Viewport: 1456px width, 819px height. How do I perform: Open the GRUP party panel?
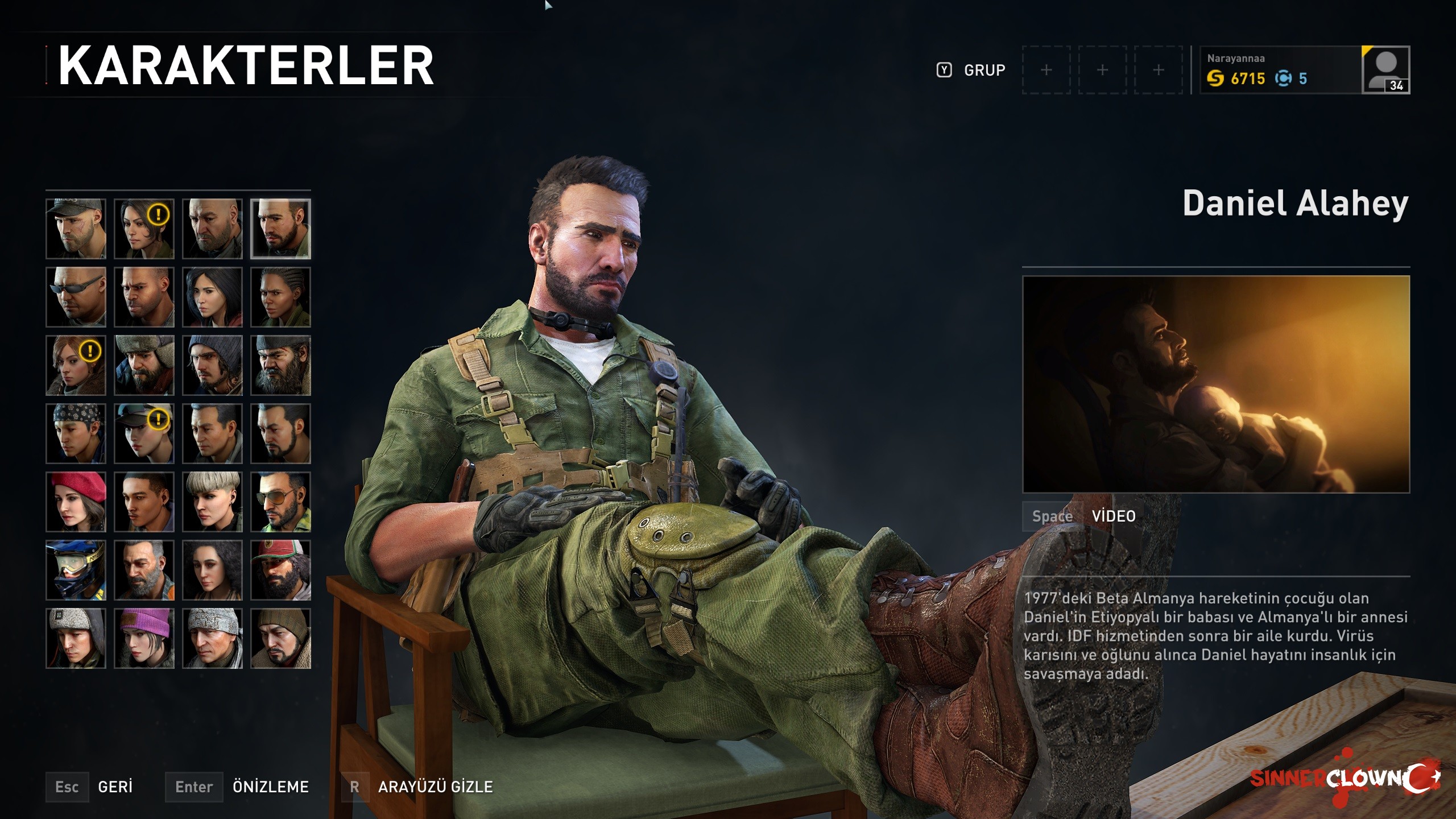(x=984, y=70)
